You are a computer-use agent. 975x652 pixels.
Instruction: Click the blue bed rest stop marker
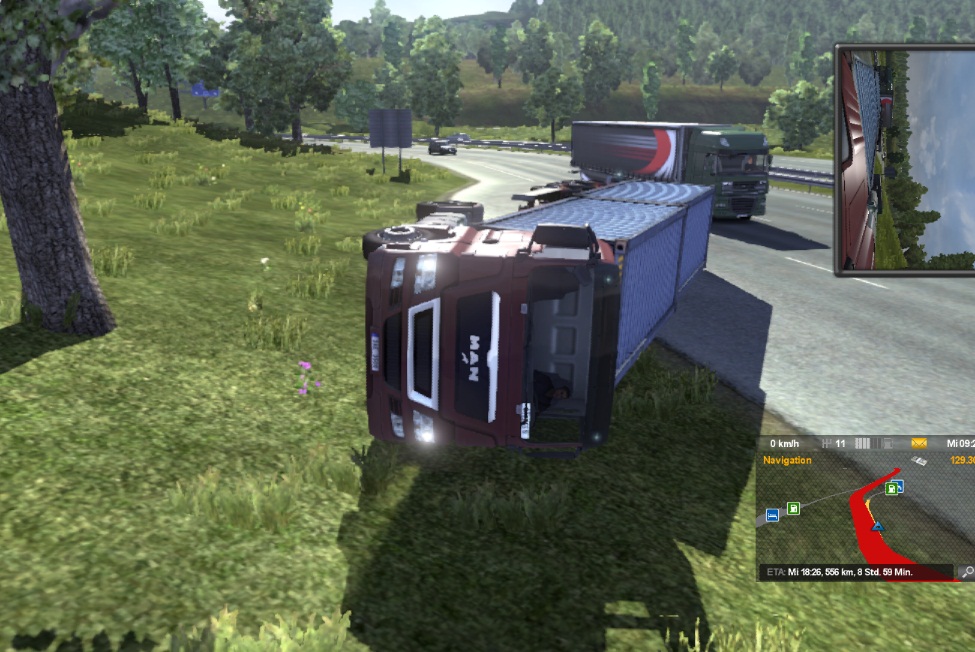coord(772,515)
